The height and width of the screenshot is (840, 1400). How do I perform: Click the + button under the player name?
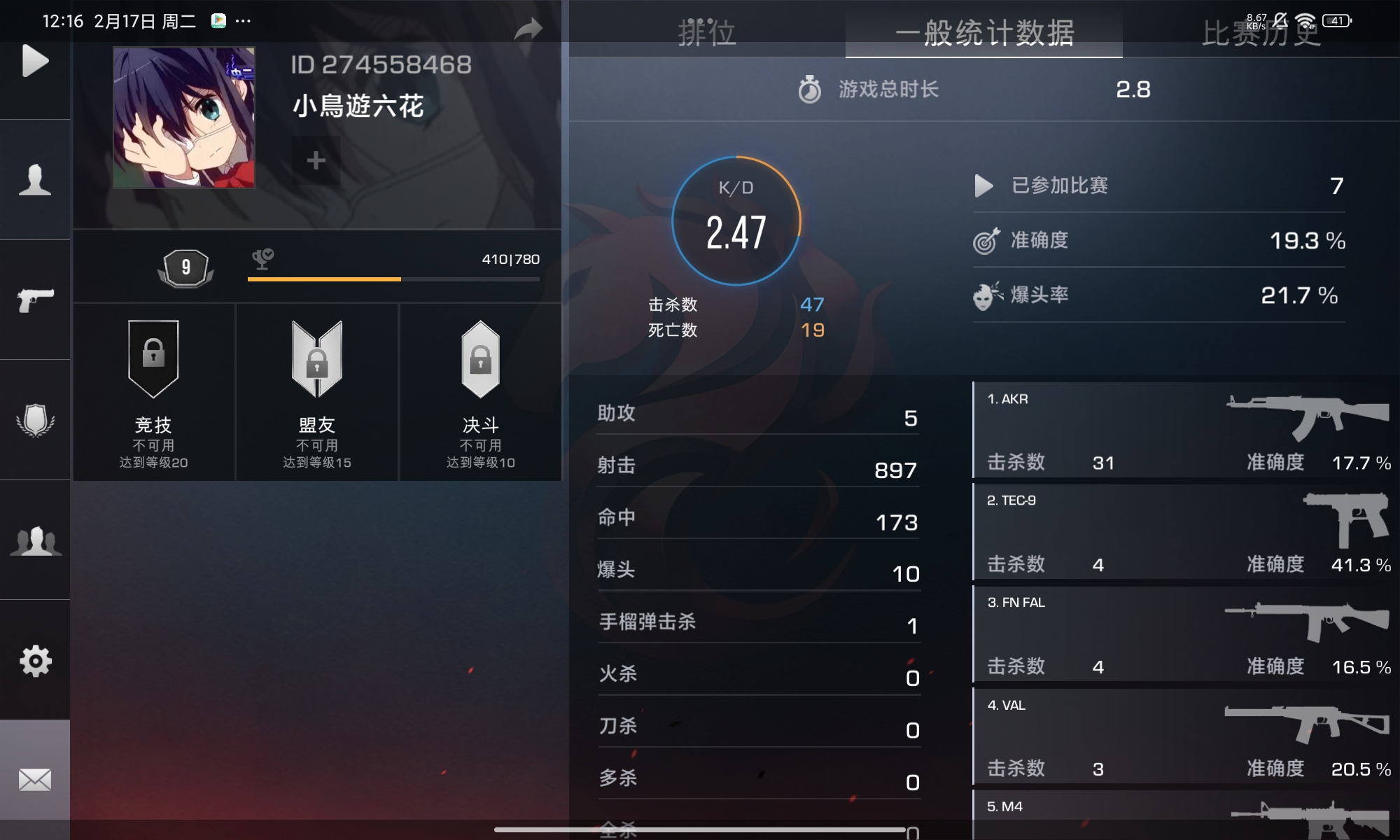tap(316, 160)
